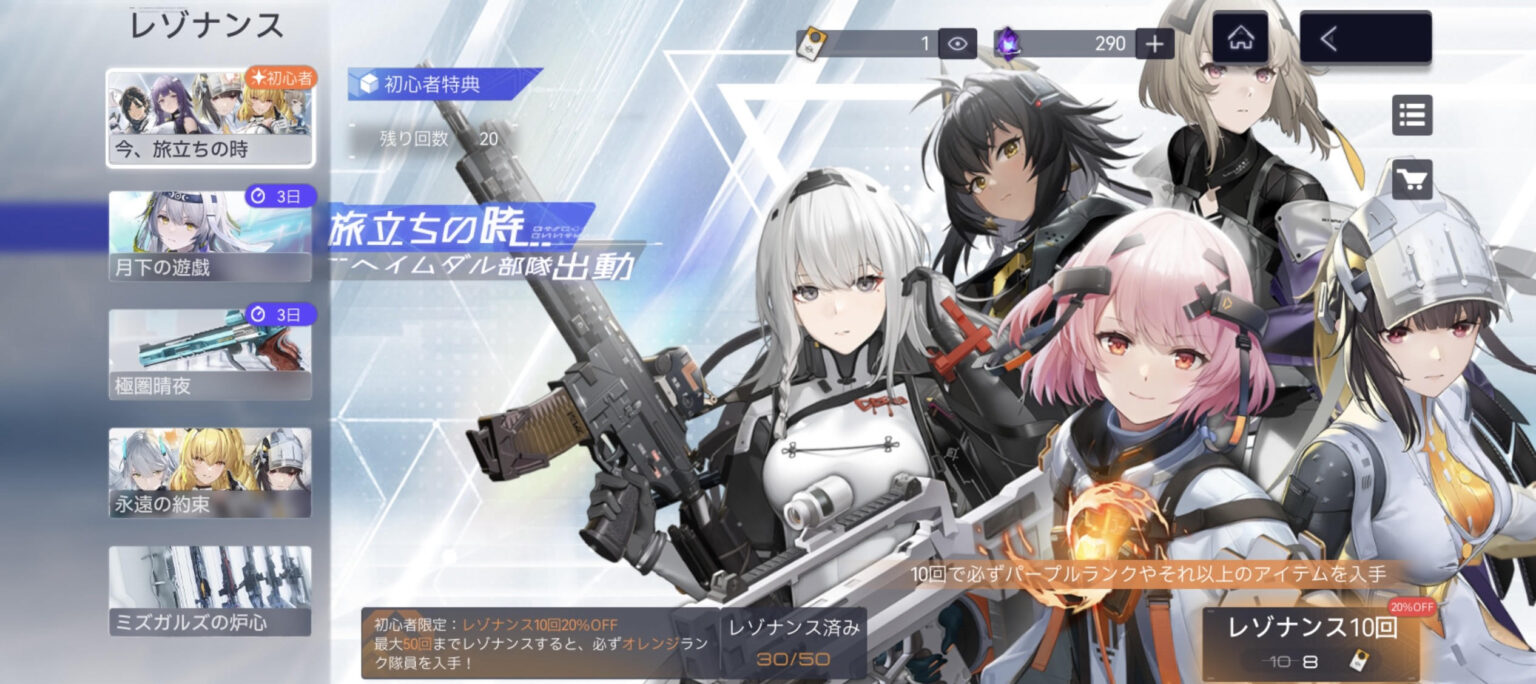Open the 極圏晴夜 weapon banner

pyautogui.click(x=210, y=354)
